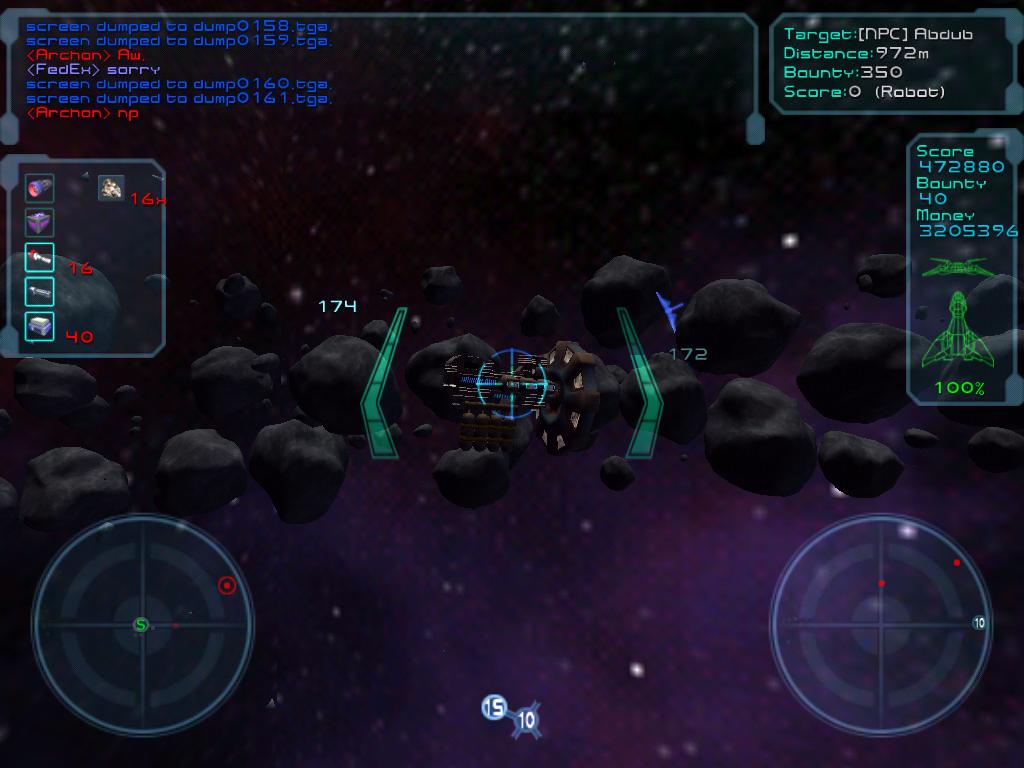Open the chat message log
This screenshot has height=768, width=1024.
(380, 70)
